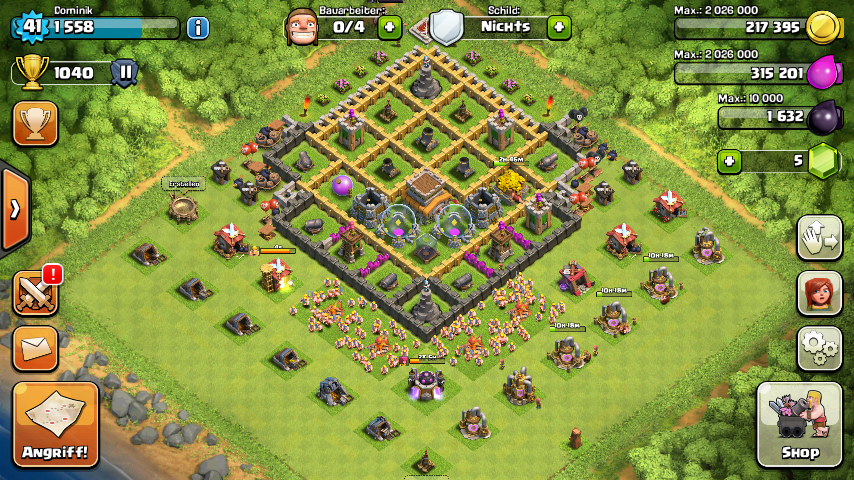Tap the level 41 experience star
Screen dimensions: 854x480
(x=31, y=27)
